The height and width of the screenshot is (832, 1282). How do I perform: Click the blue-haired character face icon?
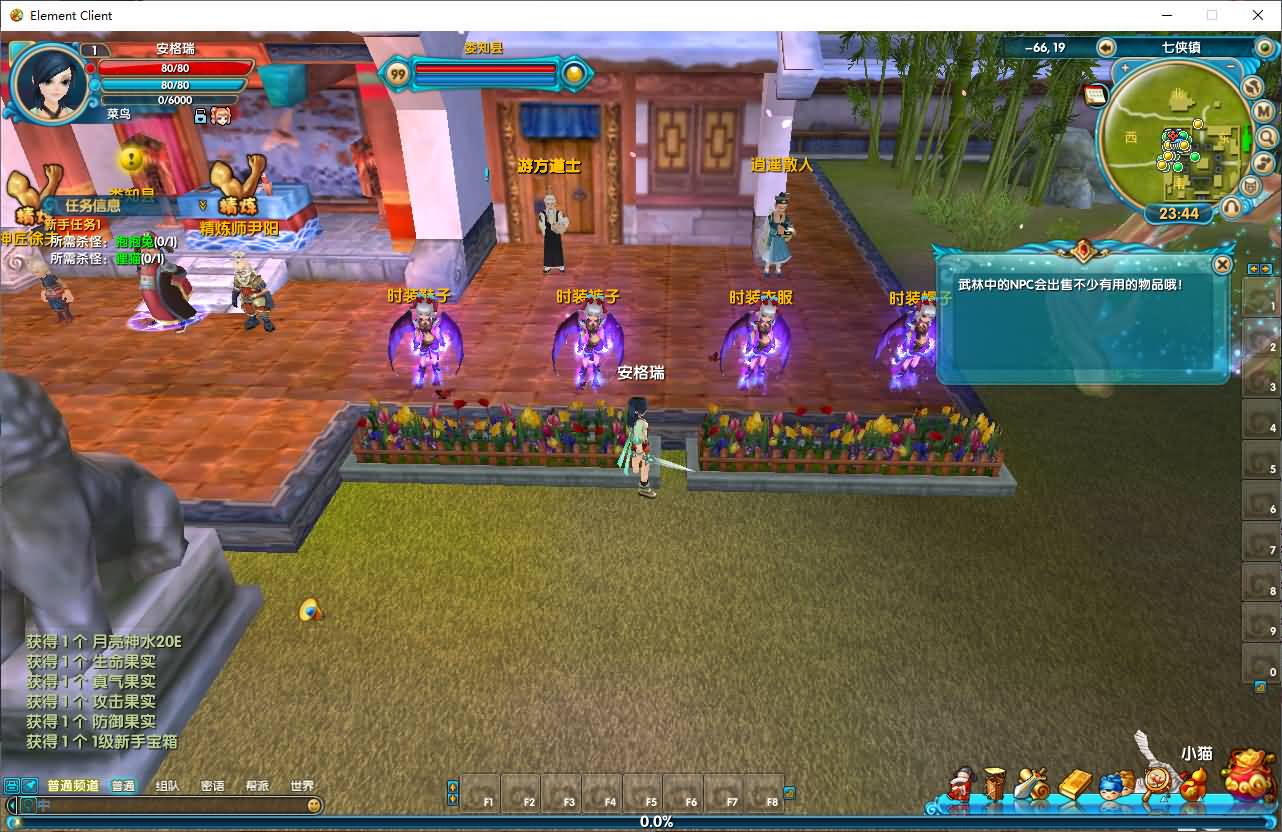(1110, 784)
